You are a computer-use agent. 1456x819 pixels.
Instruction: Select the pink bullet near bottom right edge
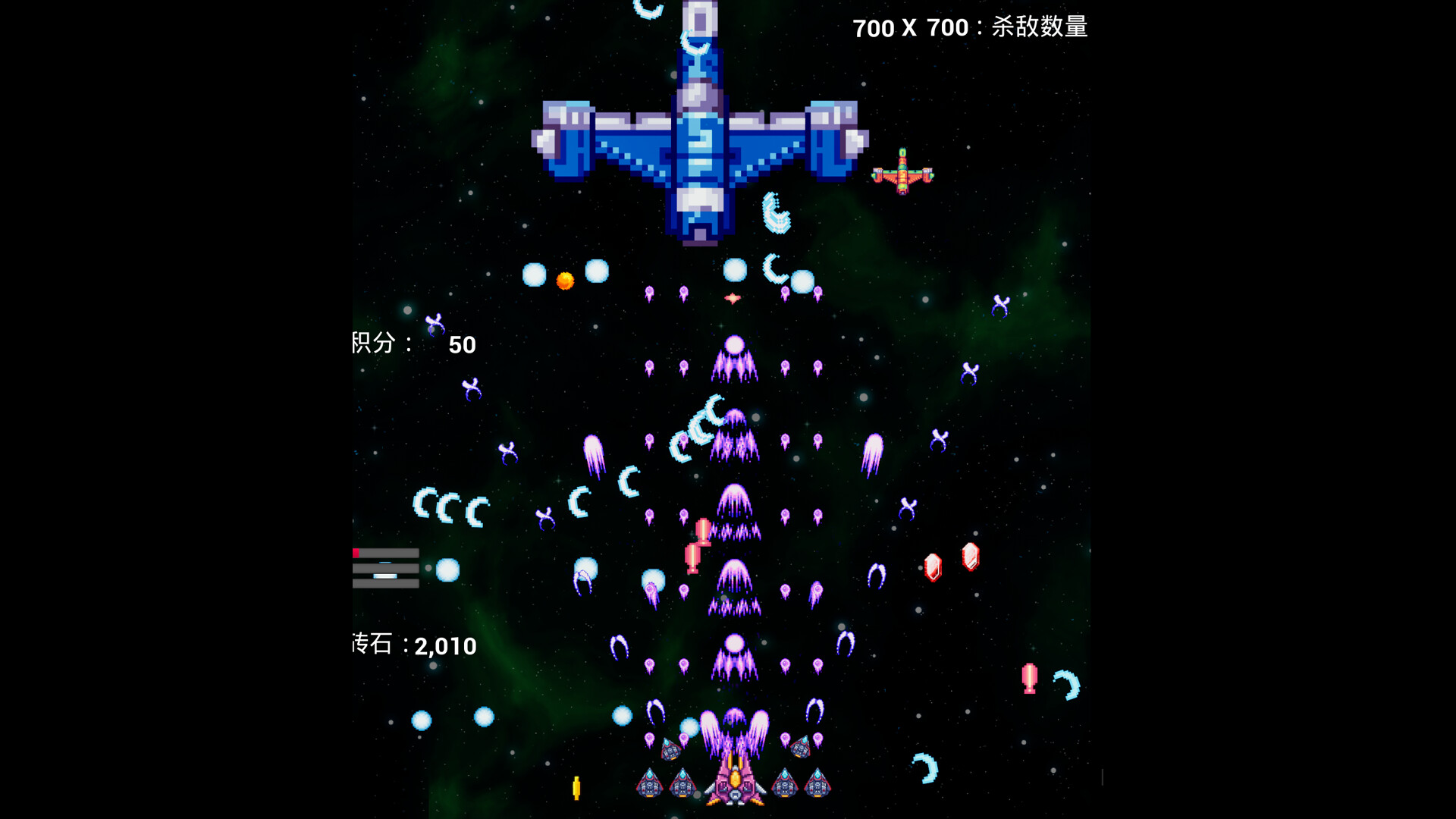[1029, 679]
